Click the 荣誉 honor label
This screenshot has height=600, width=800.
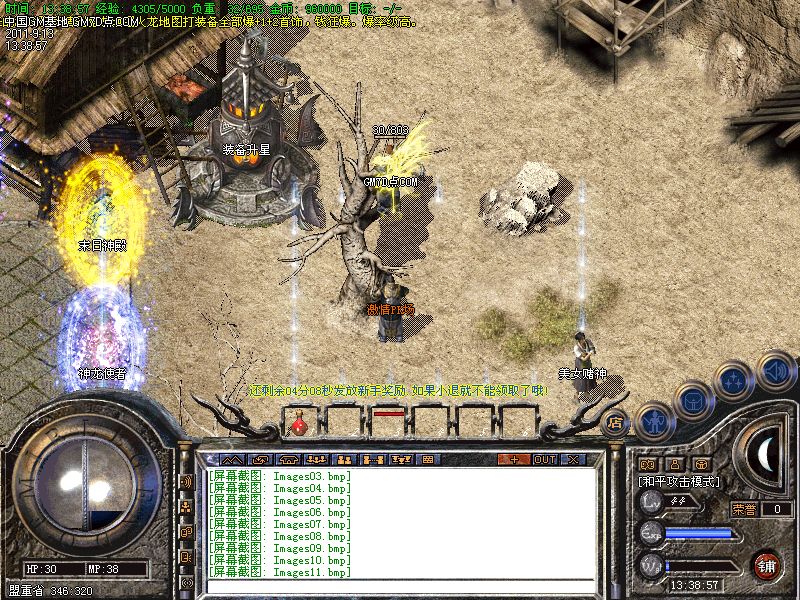(x=744, y=509)
